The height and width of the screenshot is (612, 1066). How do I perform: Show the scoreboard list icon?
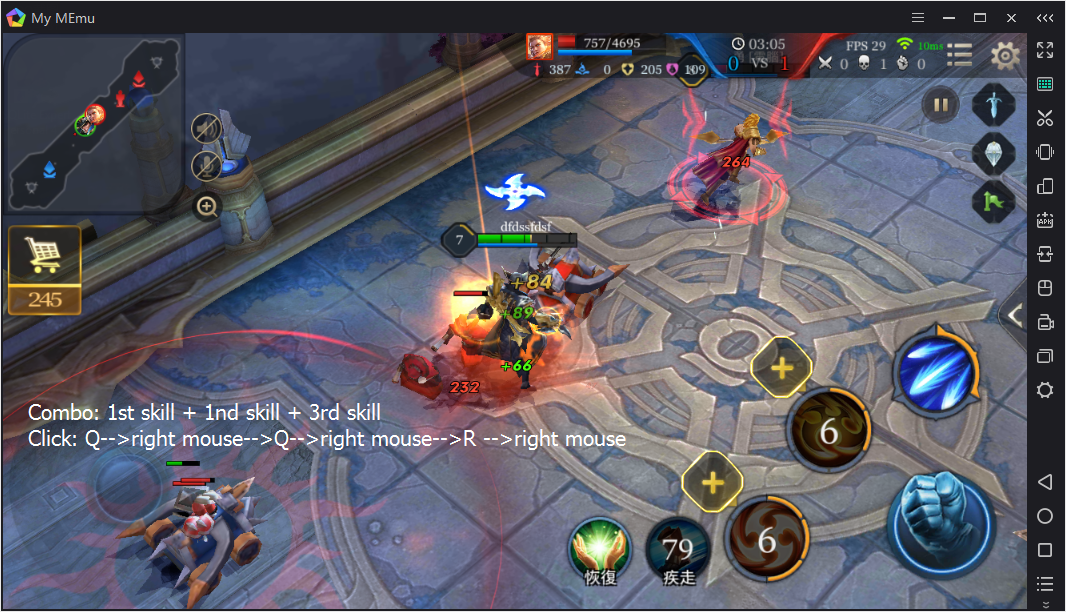(960, 55)
